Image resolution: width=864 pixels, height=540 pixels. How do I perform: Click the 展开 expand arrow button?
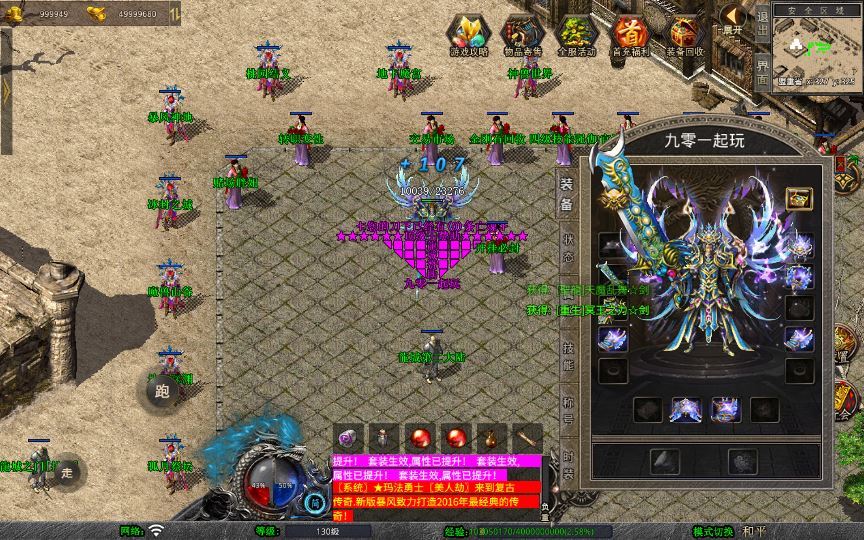[x=733, y=19]
